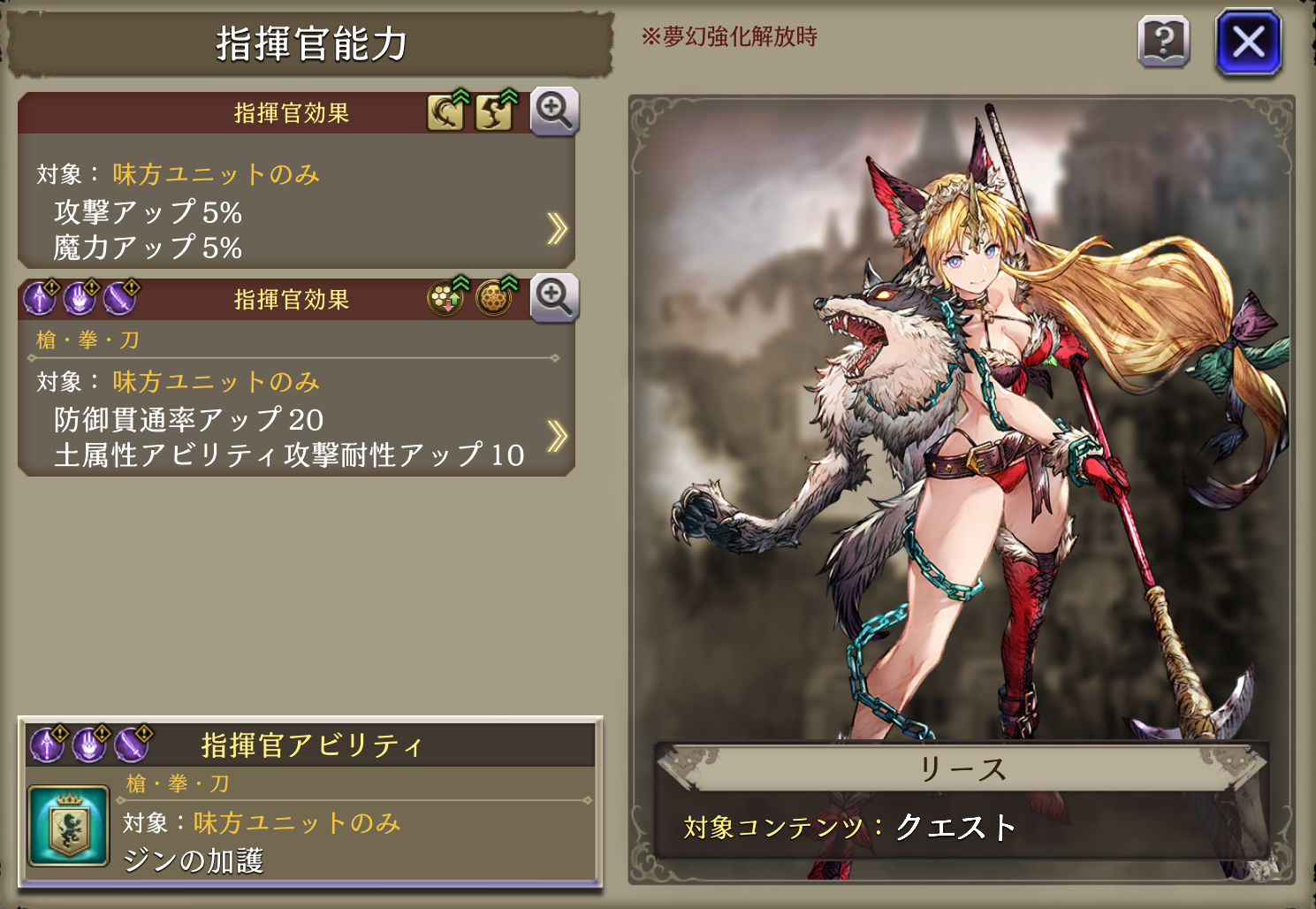Expand the defense penetration effect arrow

(x=557, y=436)
